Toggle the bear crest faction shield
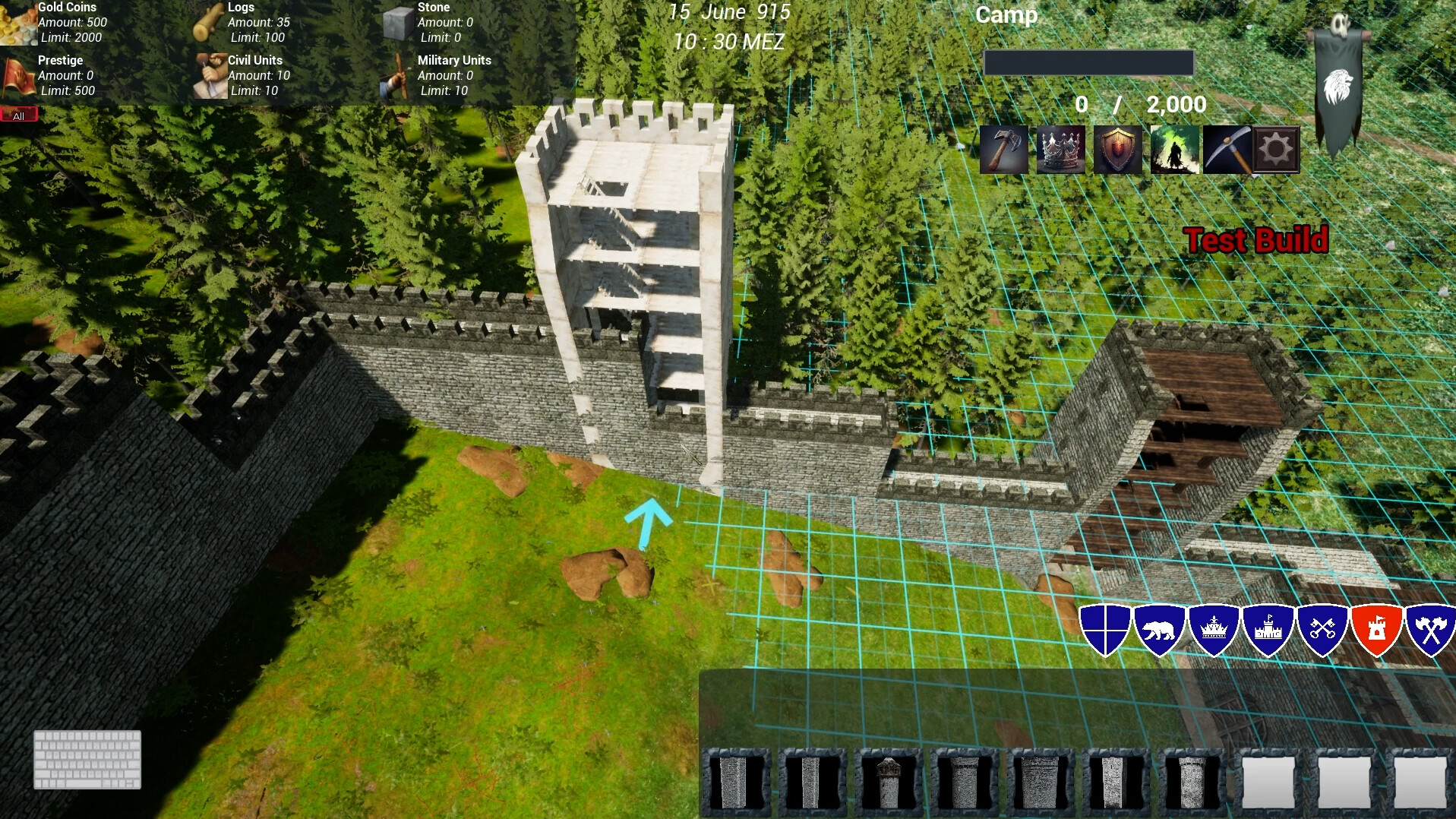 click(x=1161, y=629)
